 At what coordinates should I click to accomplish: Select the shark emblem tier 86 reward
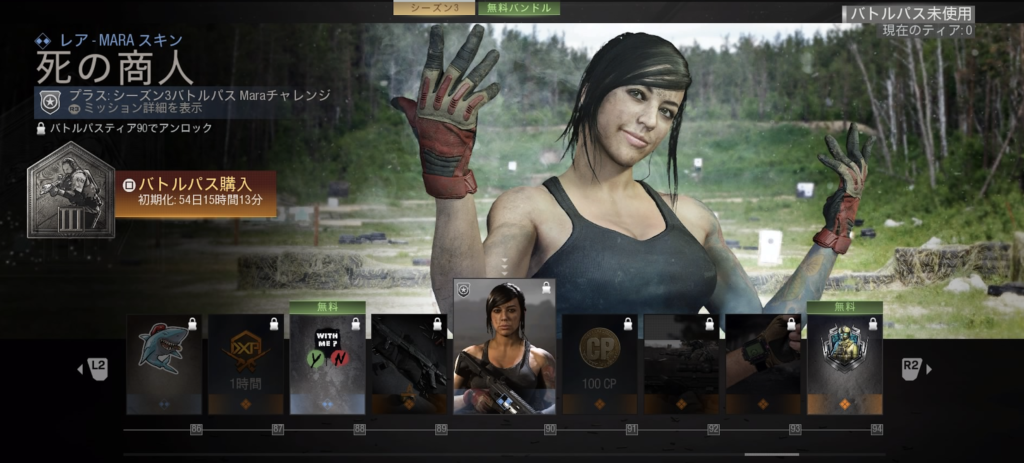coord(164,364)
